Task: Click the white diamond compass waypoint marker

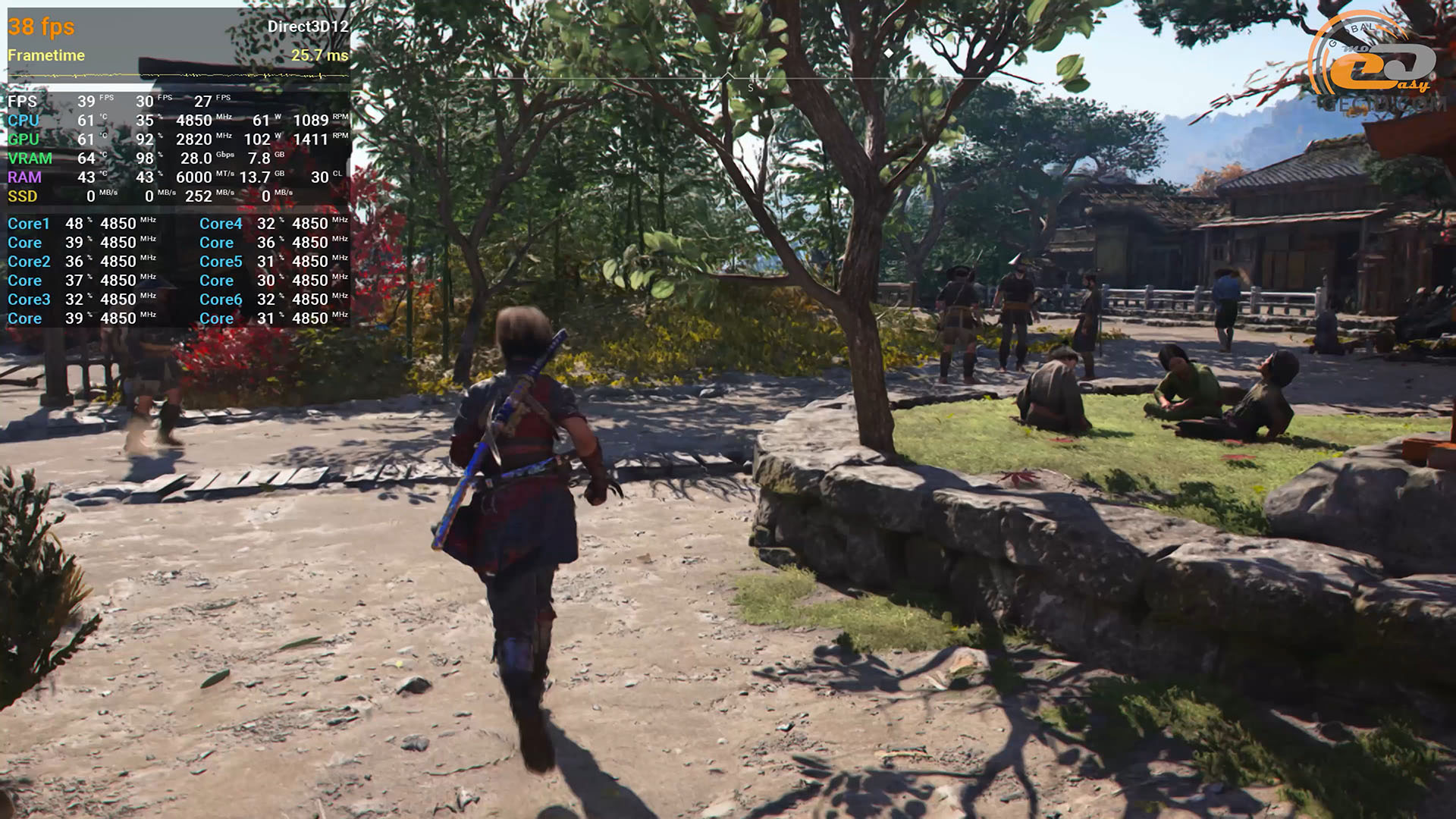Action: [889, 53]
